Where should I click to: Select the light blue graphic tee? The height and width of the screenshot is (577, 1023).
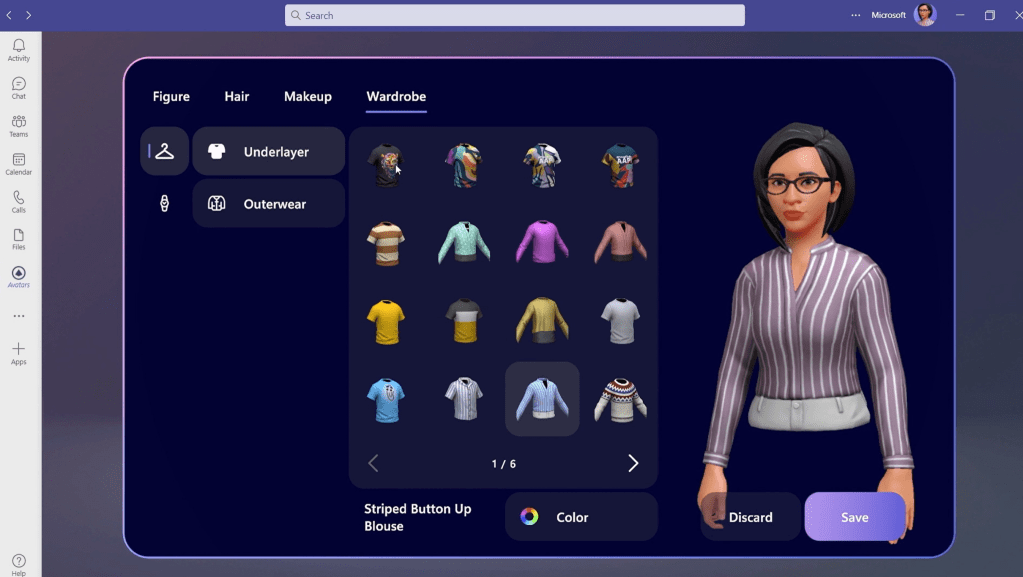pyautogui.click(x=386, y=399)
